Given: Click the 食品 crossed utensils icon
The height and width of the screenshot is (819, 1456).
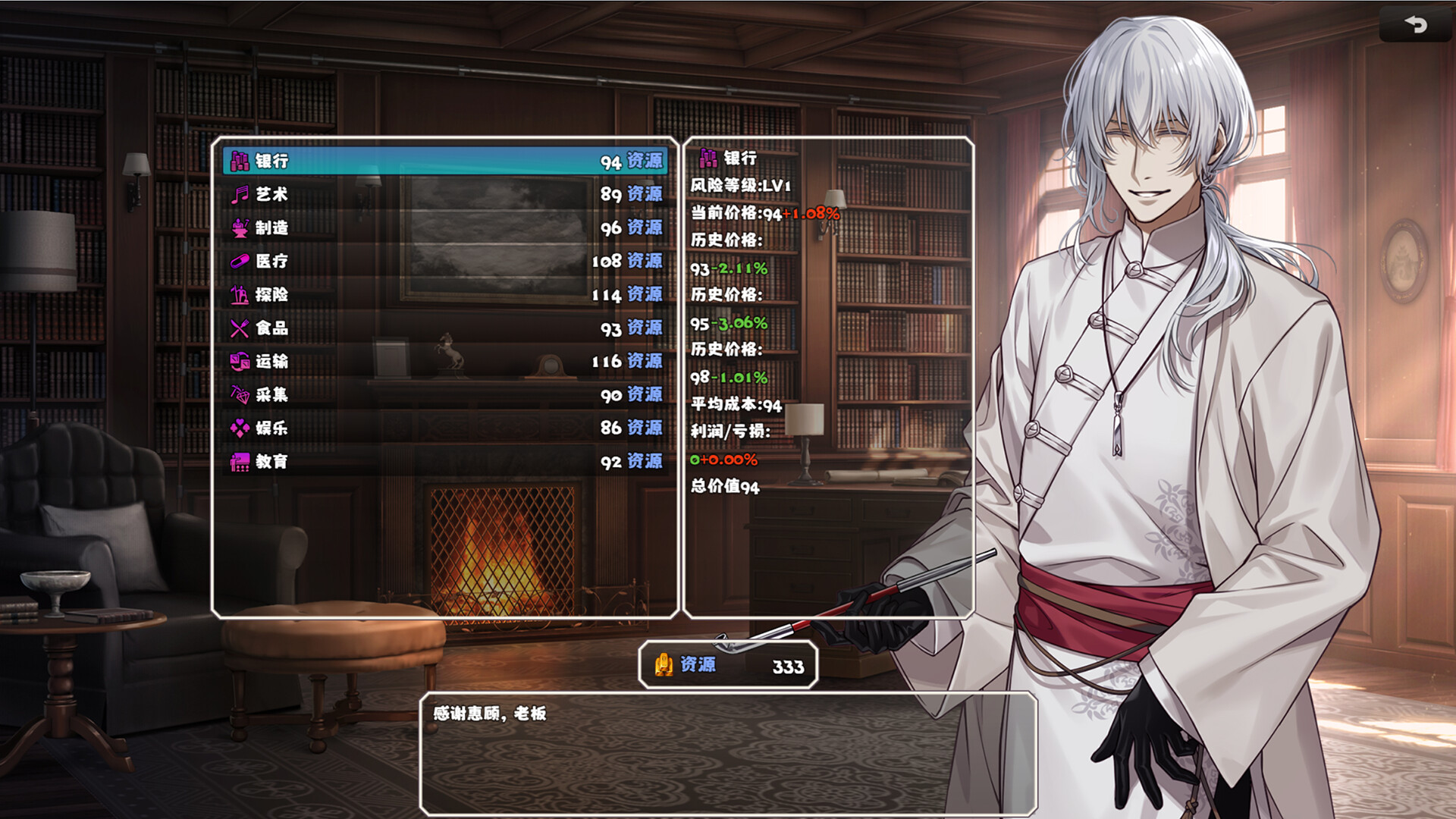Looking at the screenshot, I should coord(239,329).
